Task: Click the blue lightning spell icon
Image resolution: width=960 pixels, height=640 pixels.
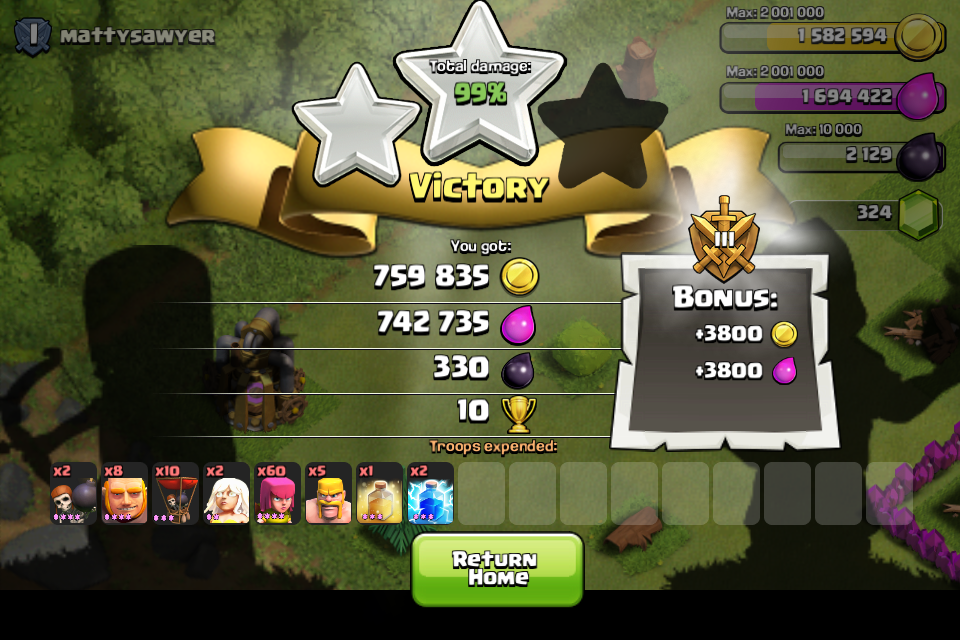Action: 431,493
